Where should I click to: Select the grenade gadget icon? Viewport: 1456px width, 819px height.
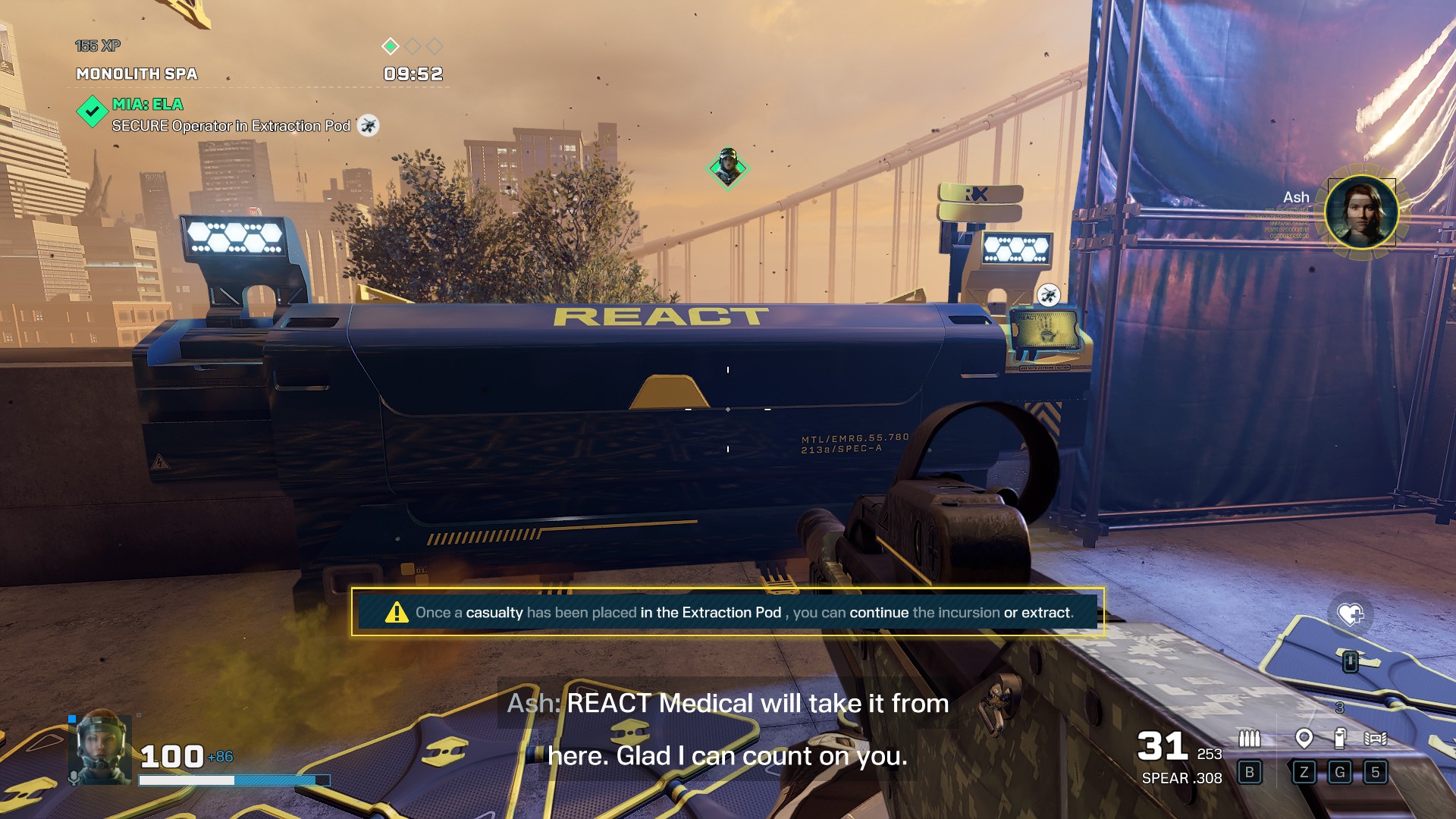(1340, 738)
